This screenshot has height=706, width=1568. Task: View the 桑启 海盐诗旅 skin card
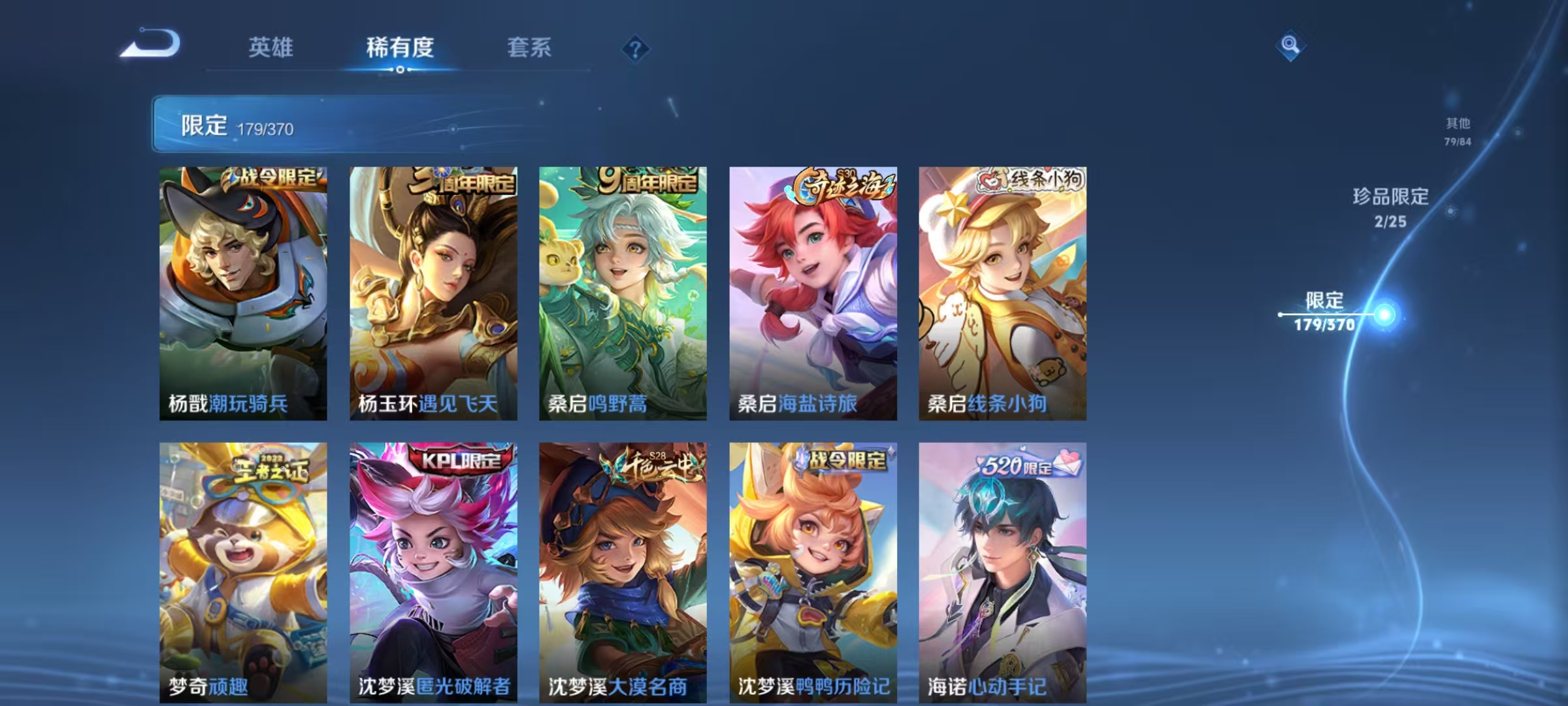(814, 291)
